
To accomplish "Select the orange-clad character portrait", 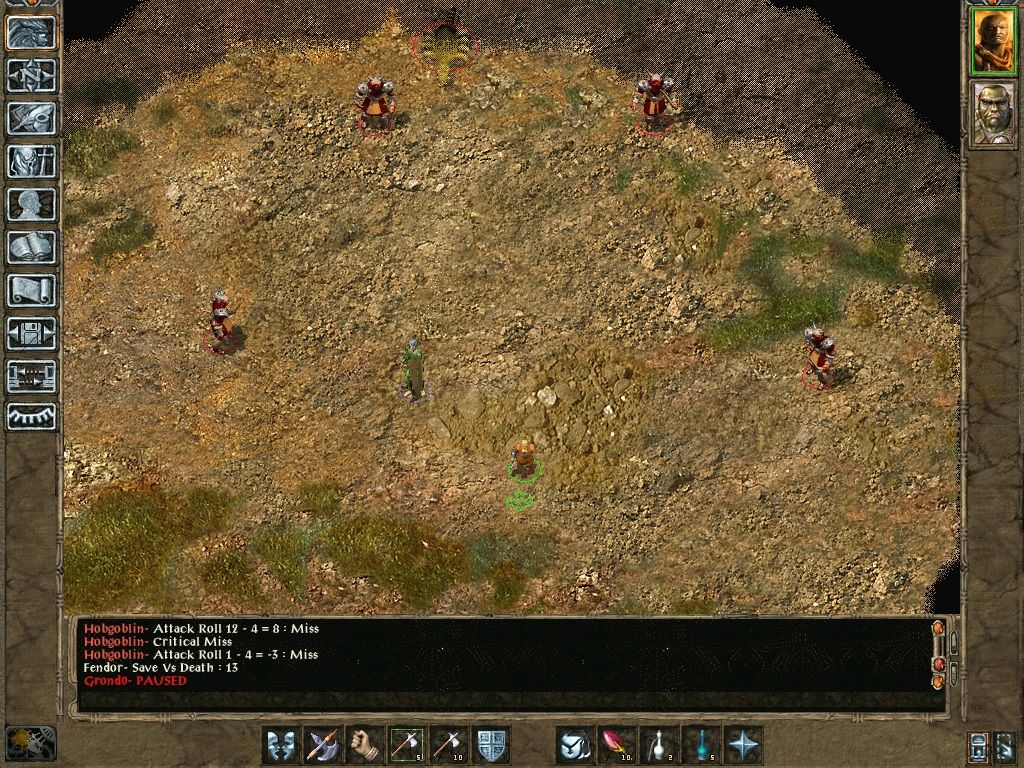I will [x=994, y=42].
